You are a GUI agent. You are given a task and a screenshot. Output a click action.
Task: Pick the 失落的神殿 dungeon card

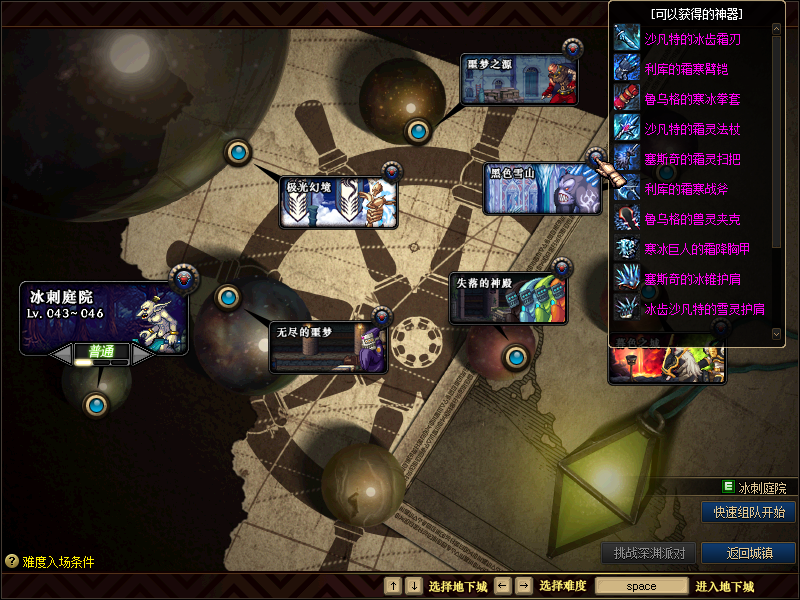pos(508,298)
